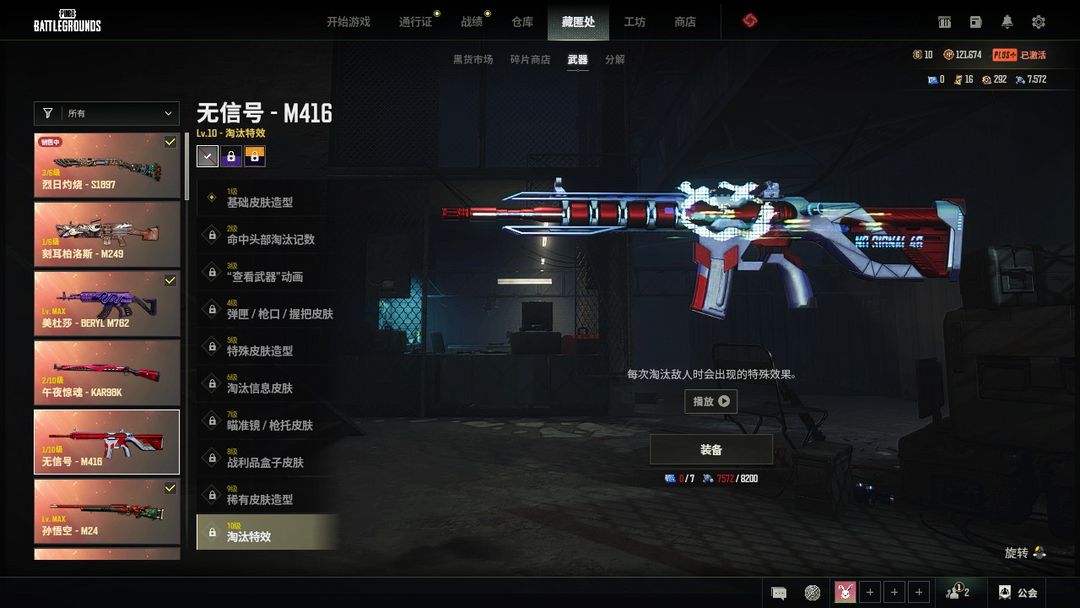Viewport: 1080px width, 608px height.
Task: Click the 装备 equip button
Action: pos(711,450)
